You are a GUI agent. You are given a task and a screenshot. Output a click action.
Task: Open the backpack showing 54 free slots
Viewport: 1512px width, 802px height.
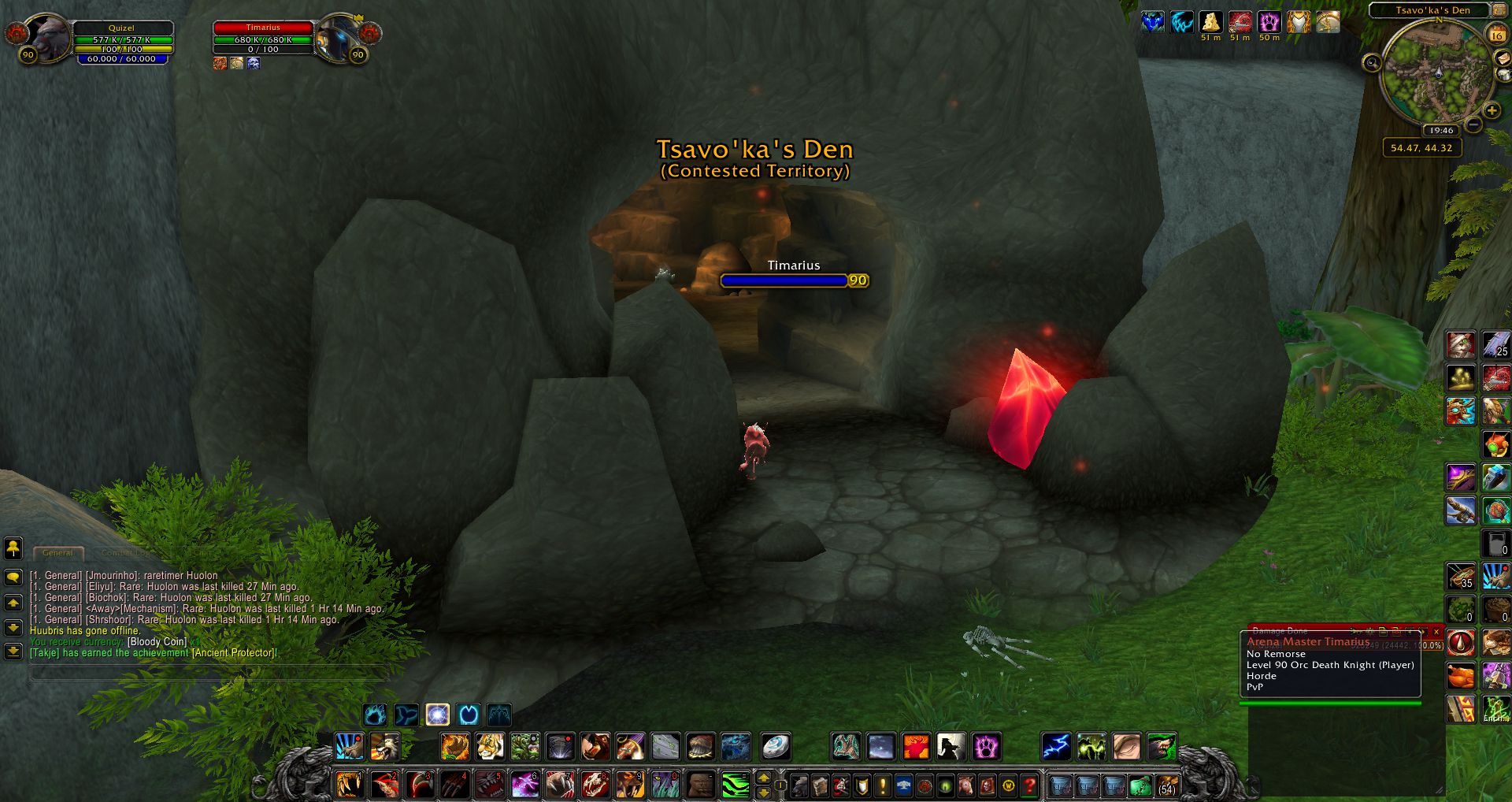pyautogui.click(x=1166, y=785)
